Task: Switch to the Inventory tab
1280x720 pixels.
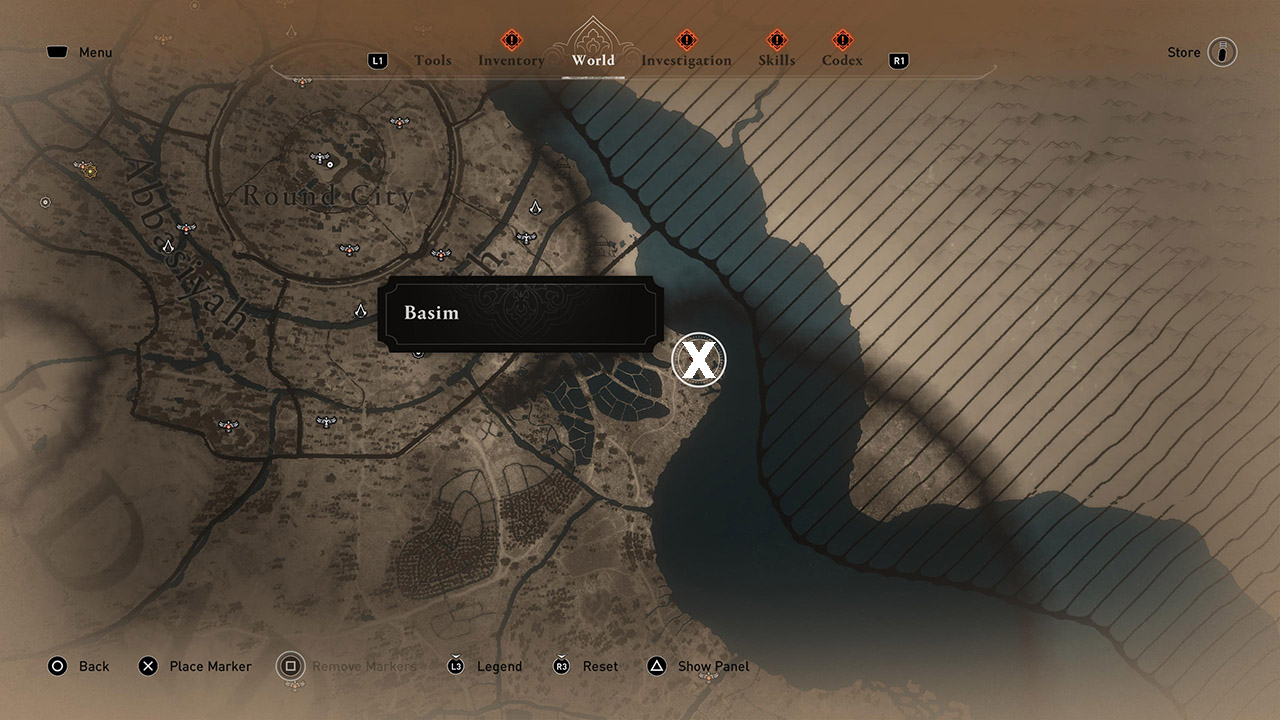Action: click(511, 60)
